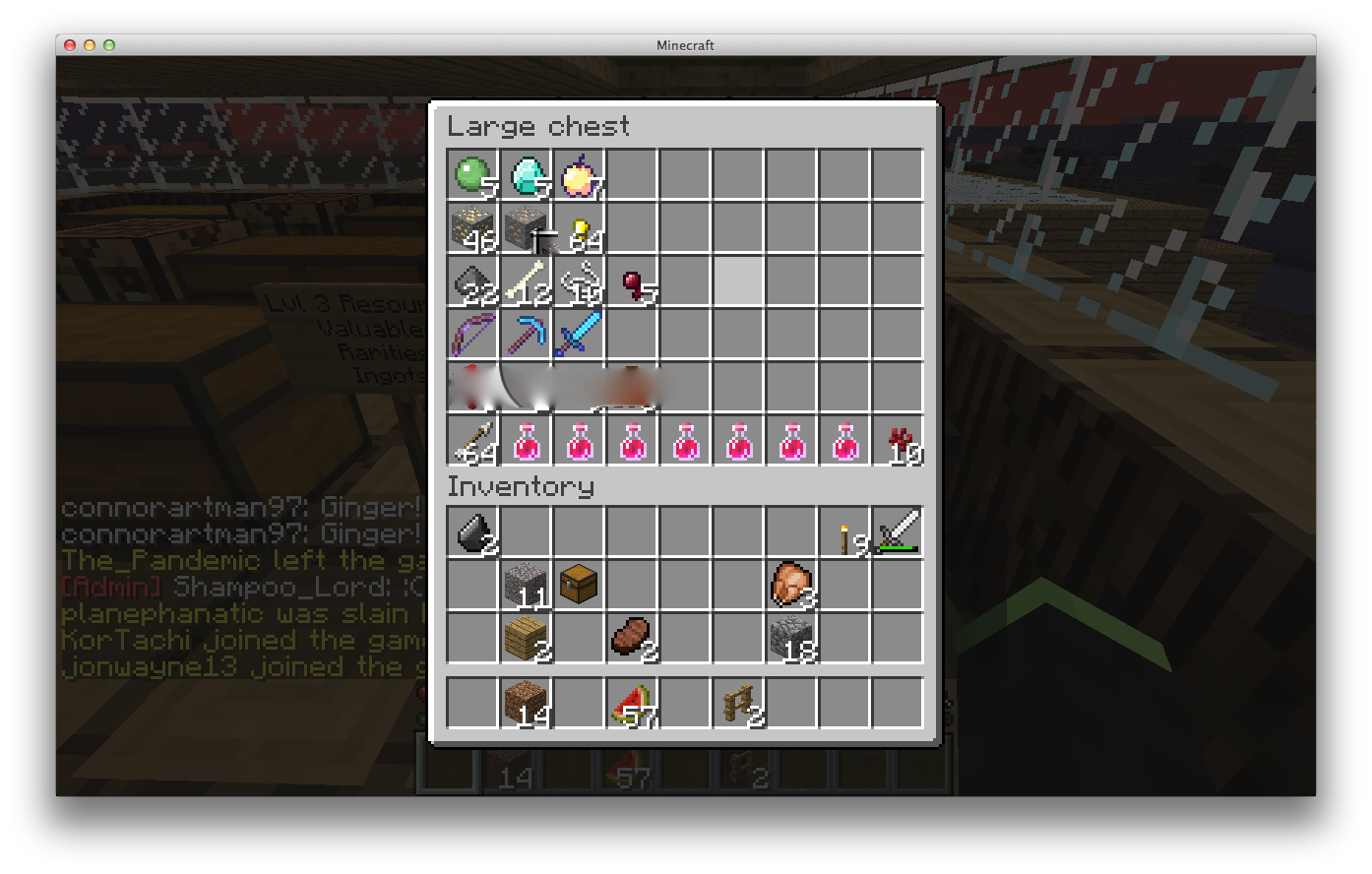The height and width of the screenshot is (874, 1372).
Task: Grab the stack of 64 arrows
Action: (474, 441)
